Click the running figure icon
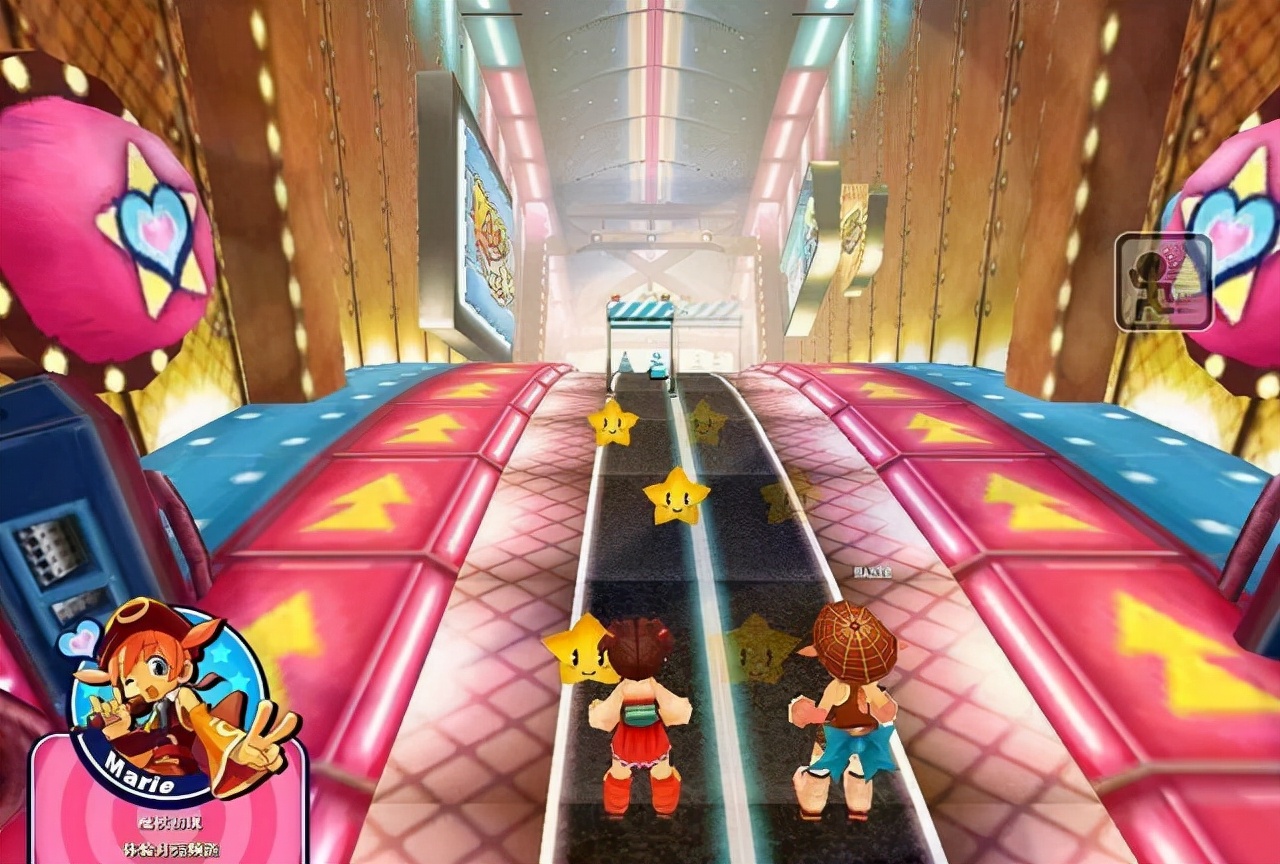This screenshot has width=1280, height=864. tap(1163, 281)
